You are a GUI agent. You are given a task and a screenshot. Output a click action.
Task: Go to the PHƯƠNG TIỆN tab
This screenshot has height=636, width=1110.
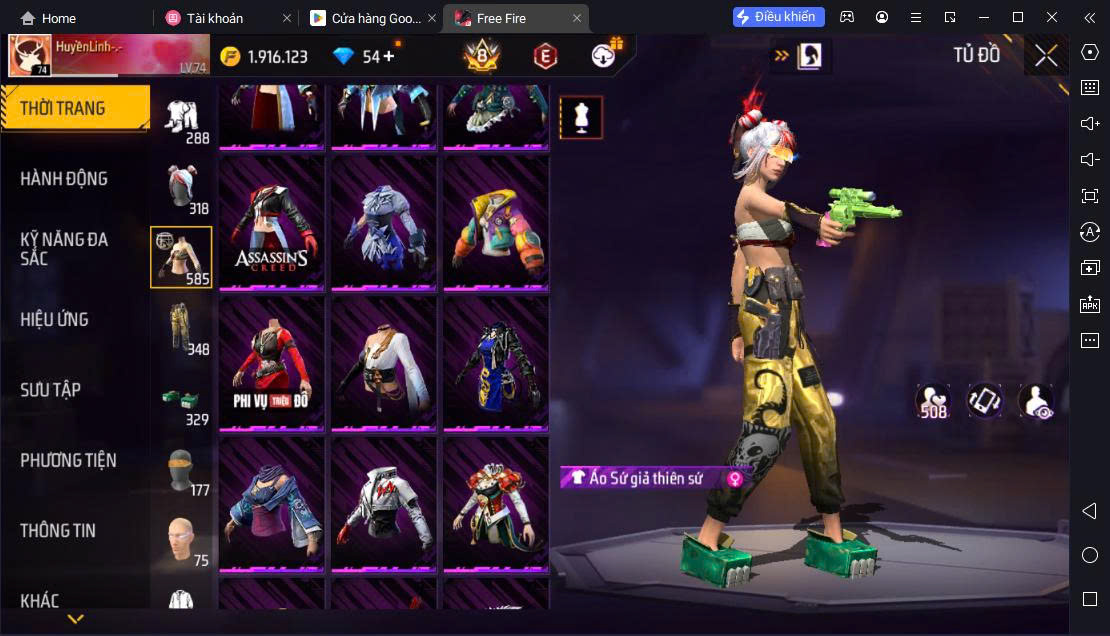(68, 460)
